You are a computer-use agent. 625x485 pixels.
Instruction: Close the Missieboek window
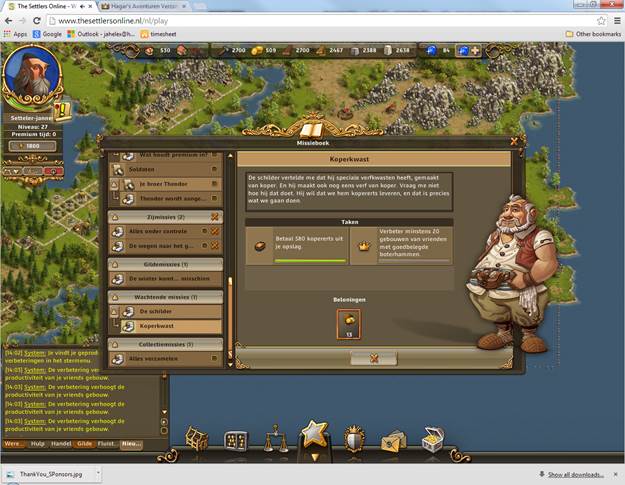pyautogui.click(x=513, y=142)
